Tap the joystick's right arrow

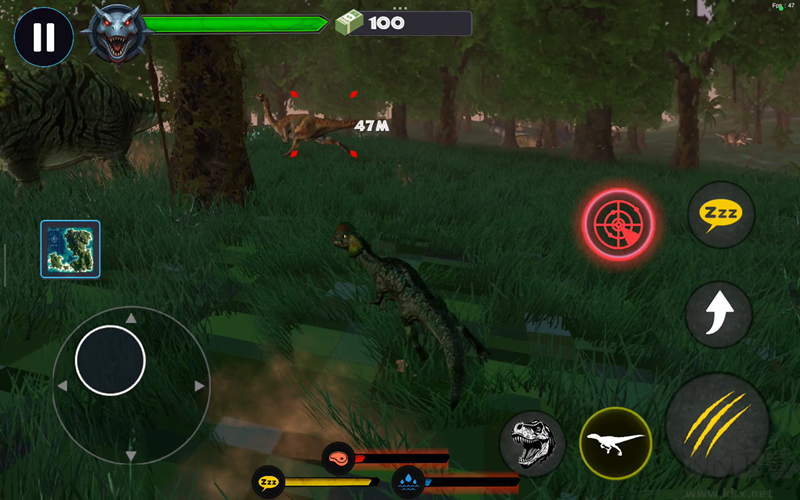click(x=199, y=386)
